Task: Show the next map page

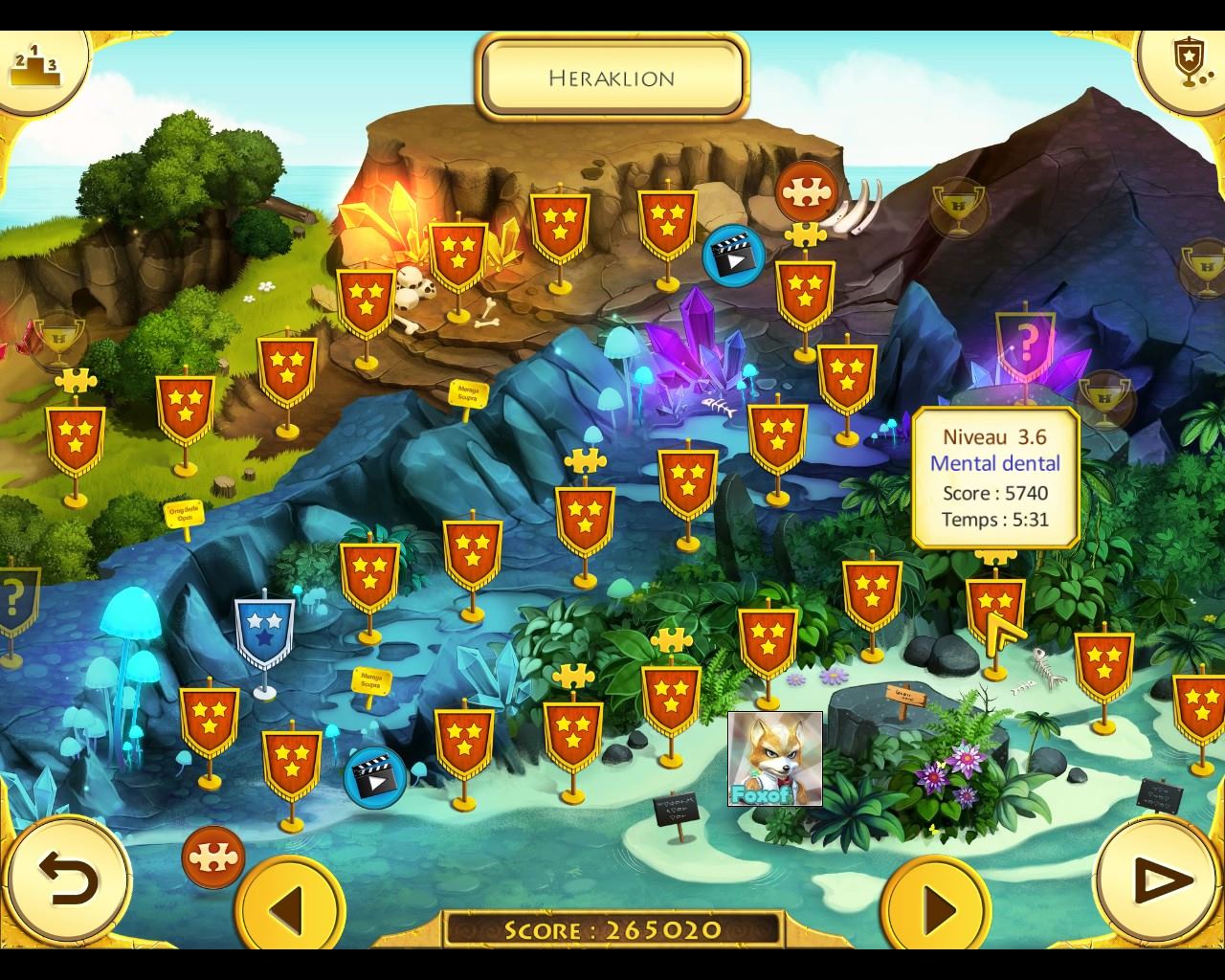Action: coord(936,904)
